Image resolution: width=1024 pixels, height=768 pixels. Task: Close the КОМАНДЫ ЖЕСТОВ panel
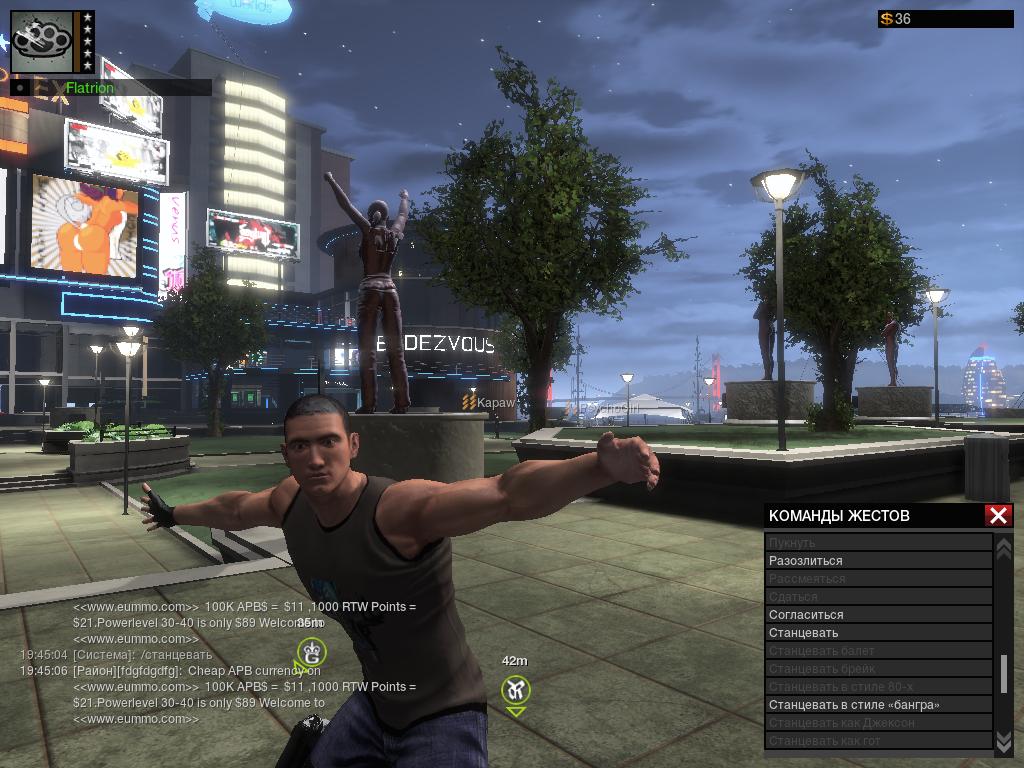pyautogui.click(x=998, y=515)
